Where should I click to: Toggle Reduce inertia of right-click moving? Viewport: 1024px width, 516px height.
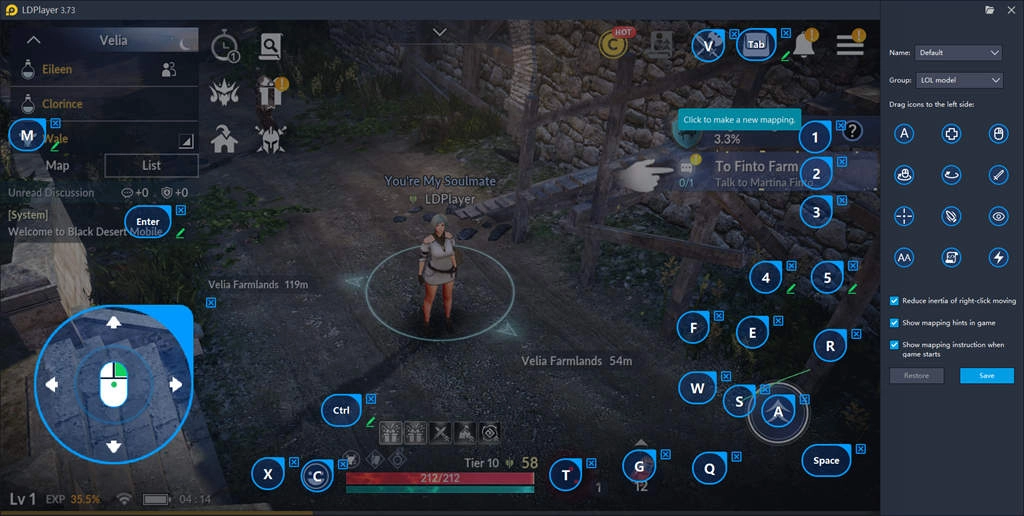point(894,301)
